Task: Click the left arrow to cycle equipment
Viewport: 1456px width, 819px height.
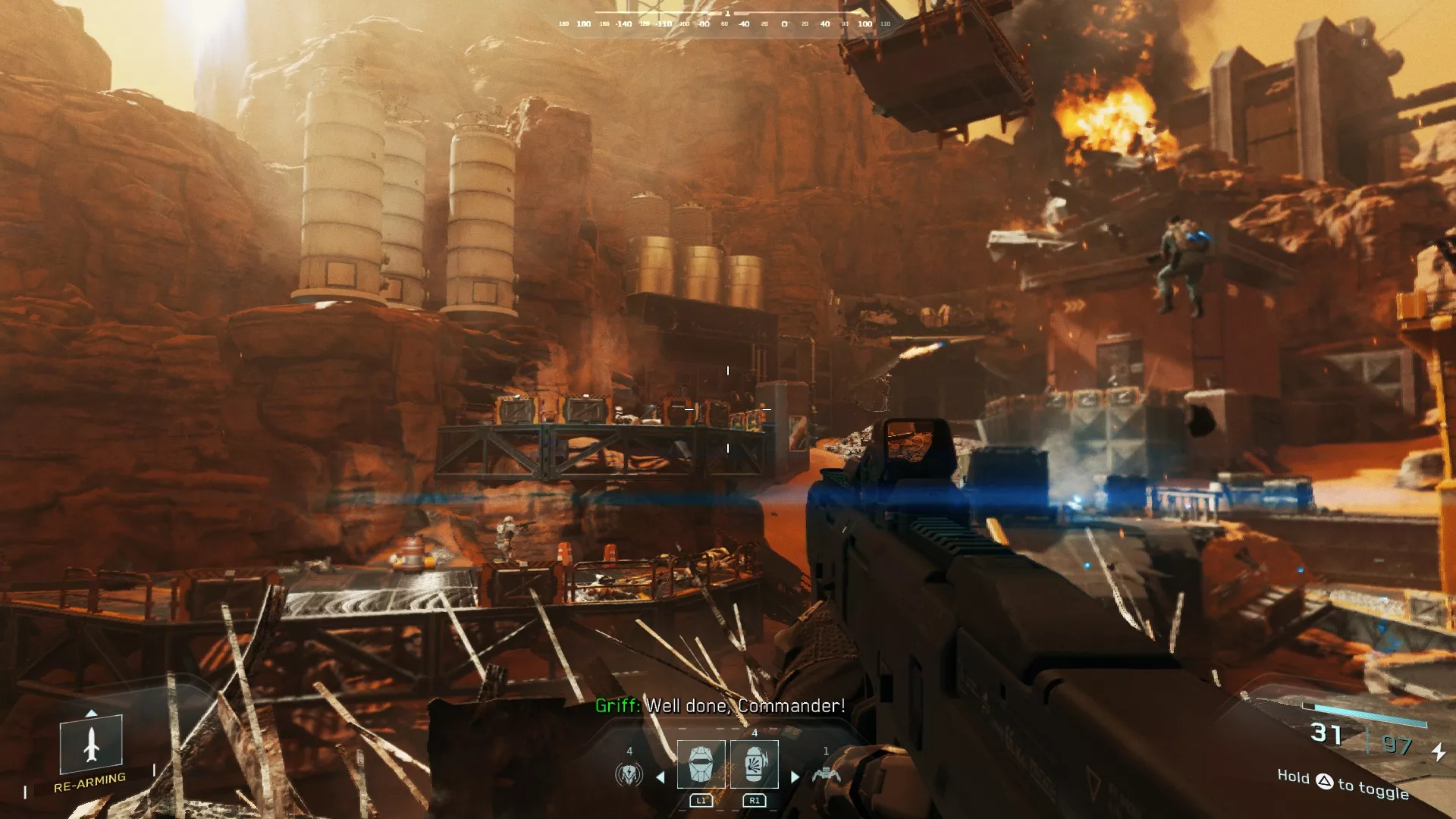Action: coord(660,778)
